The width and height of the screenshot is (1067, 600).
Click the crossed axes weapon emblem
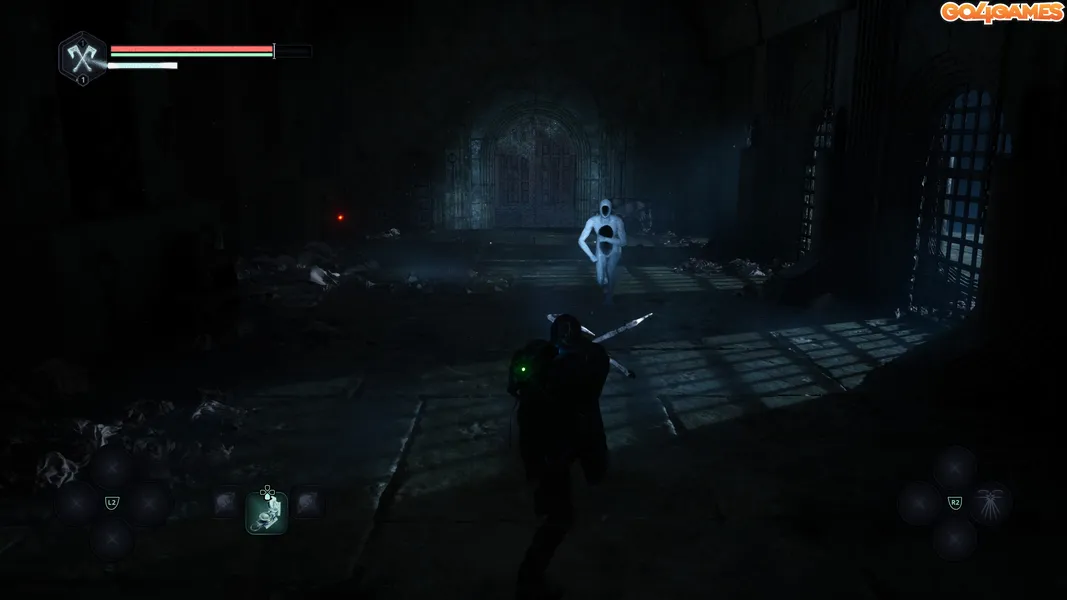coord(82,56)
